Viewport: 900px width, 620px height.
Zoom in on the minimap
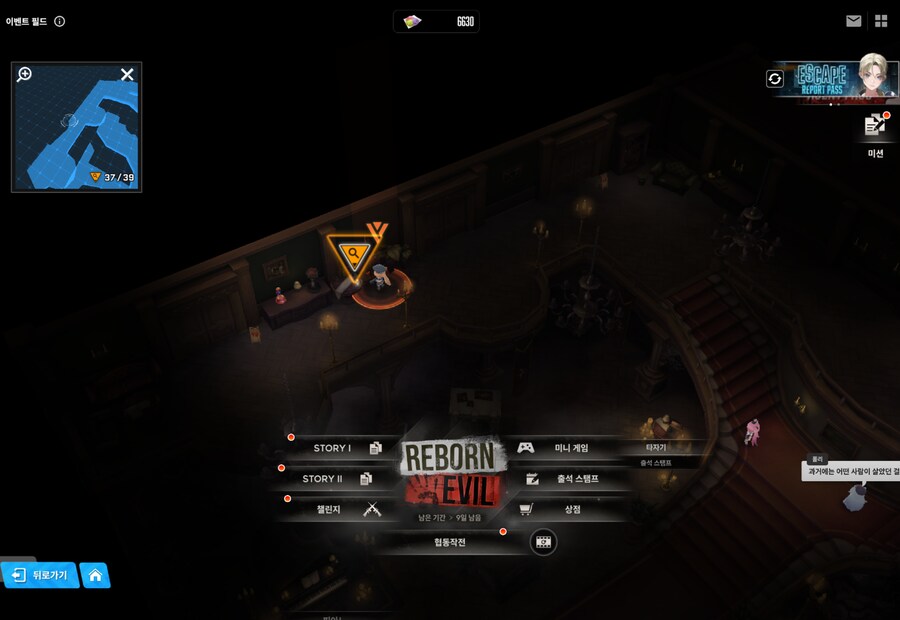tap(25, 74)
